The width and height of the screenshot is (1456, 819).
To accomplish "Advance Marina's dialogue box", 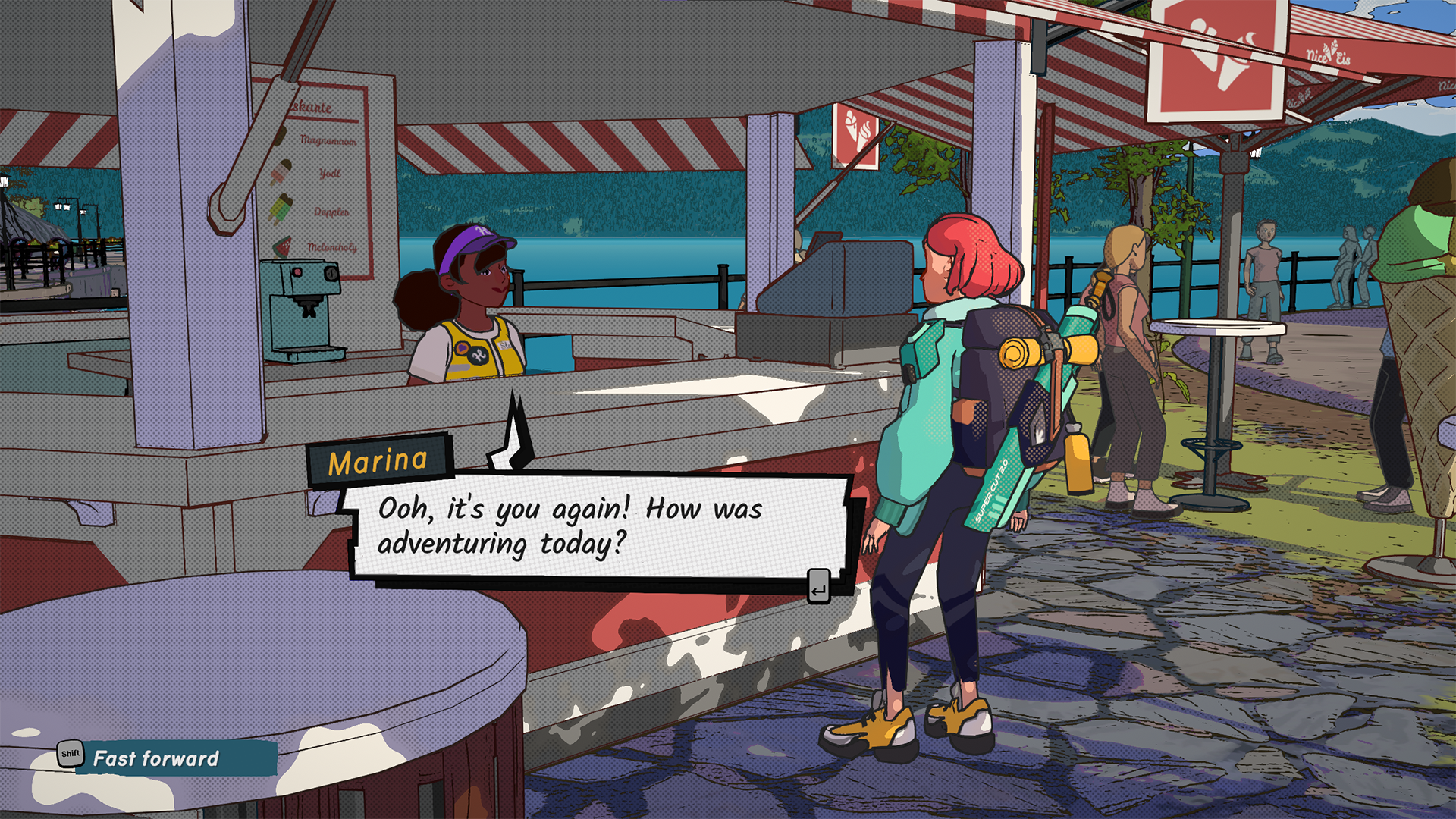I will [x=818, y=586].
